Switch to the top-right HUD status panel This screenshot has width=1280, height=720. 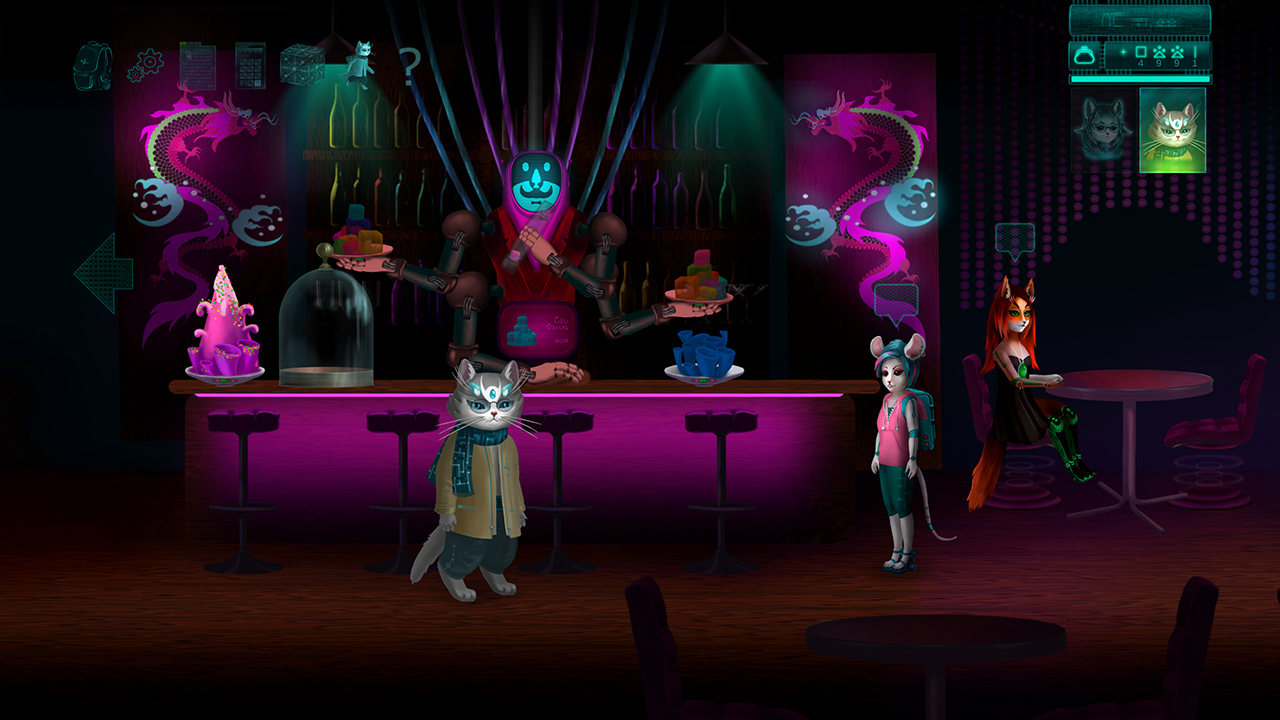(1140, 20)
